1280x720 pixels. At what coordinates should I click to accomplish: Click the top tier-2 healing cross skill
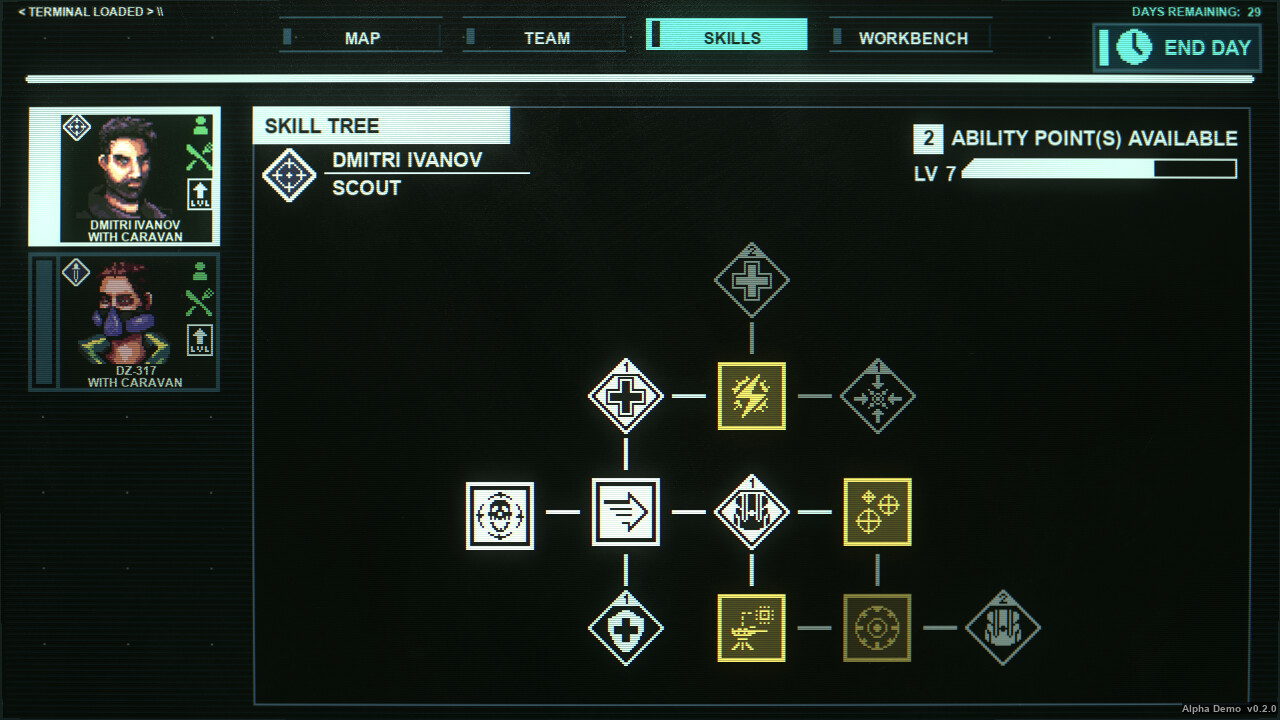(751, 280)
